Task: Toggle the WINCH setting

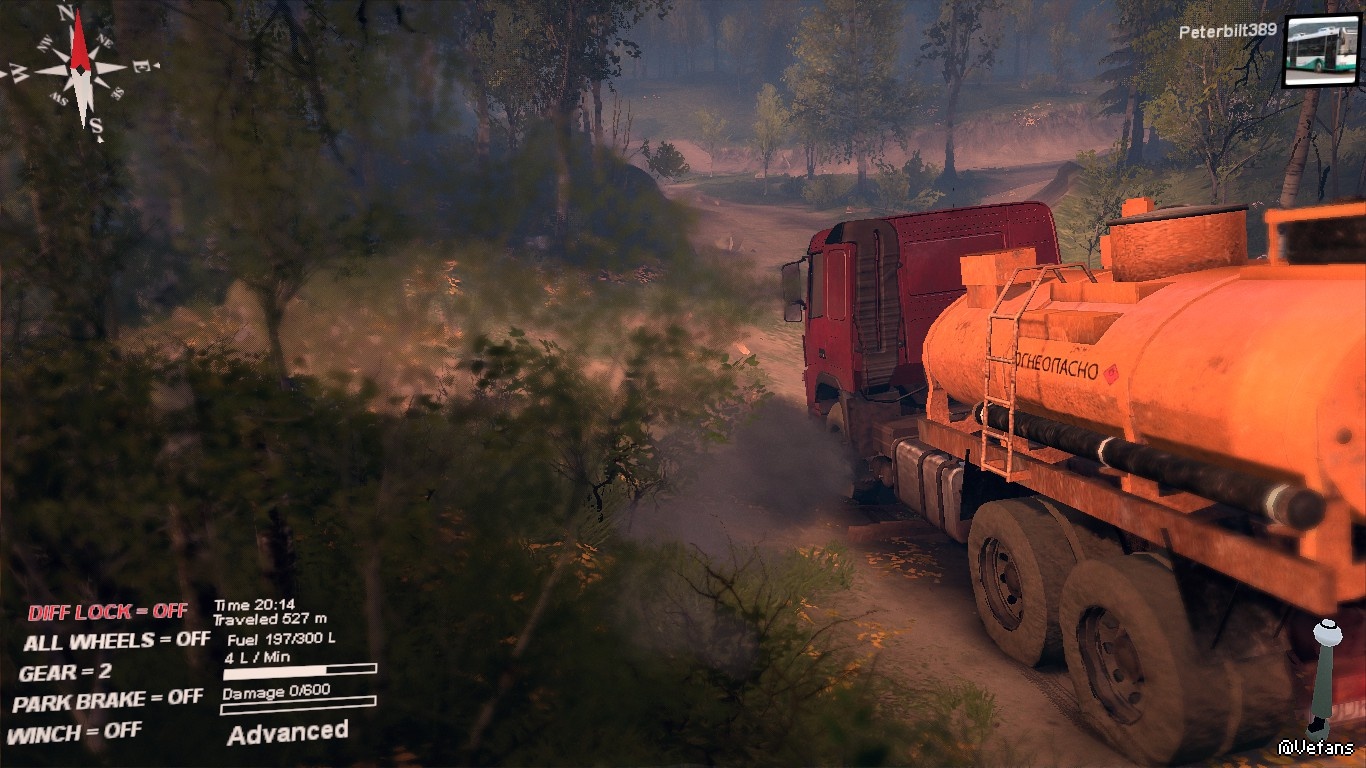Action: [x=74, y=733]
